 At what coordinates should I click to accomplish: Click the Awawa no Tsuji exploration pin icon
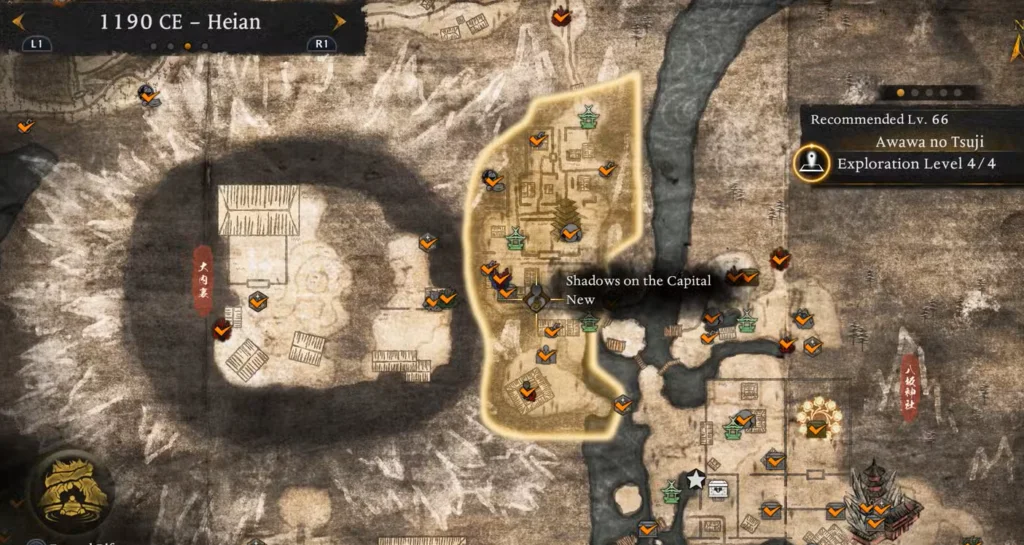coord(811,164)
